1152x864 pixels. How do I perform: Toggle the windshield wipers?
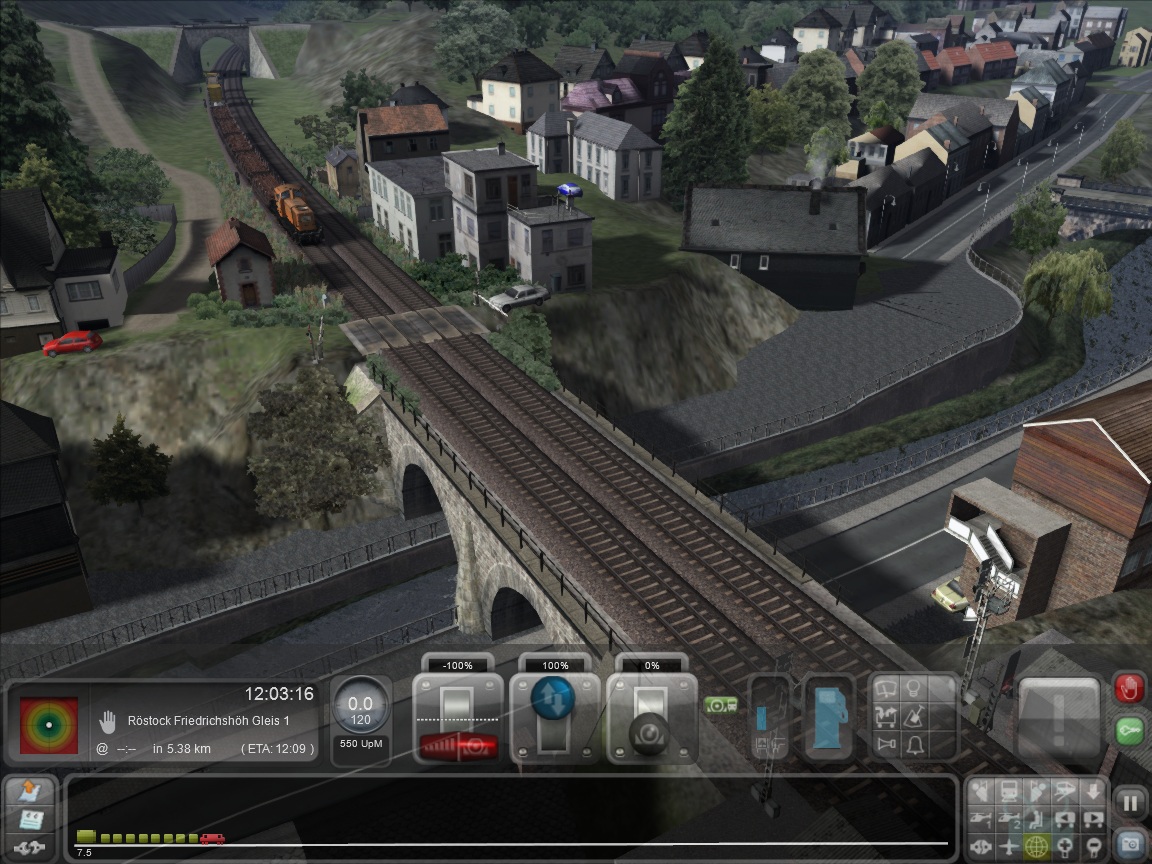click(x=886, y=689)
